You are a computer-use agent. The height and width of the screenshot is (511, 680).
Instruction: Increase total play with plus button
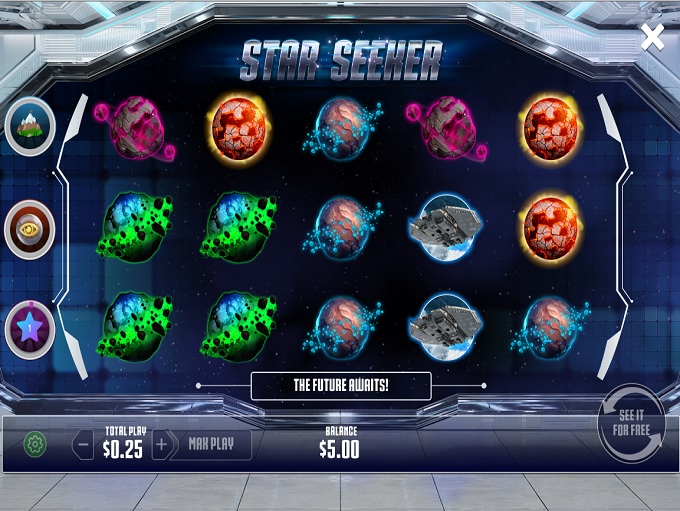161,445
